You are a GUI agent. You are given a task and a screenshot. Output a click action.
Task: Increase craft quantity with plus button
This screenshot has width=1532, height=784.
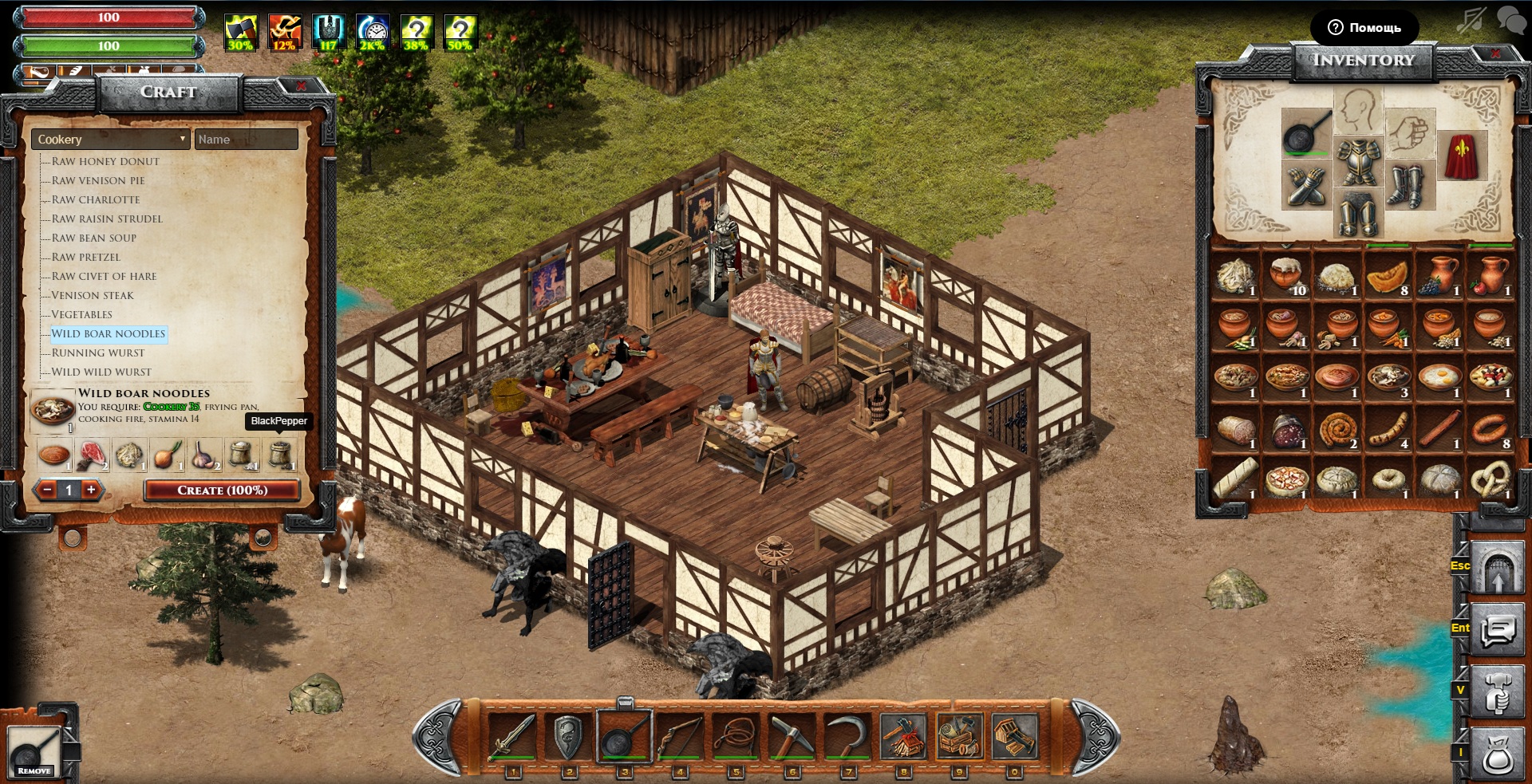tap(91, 490)
